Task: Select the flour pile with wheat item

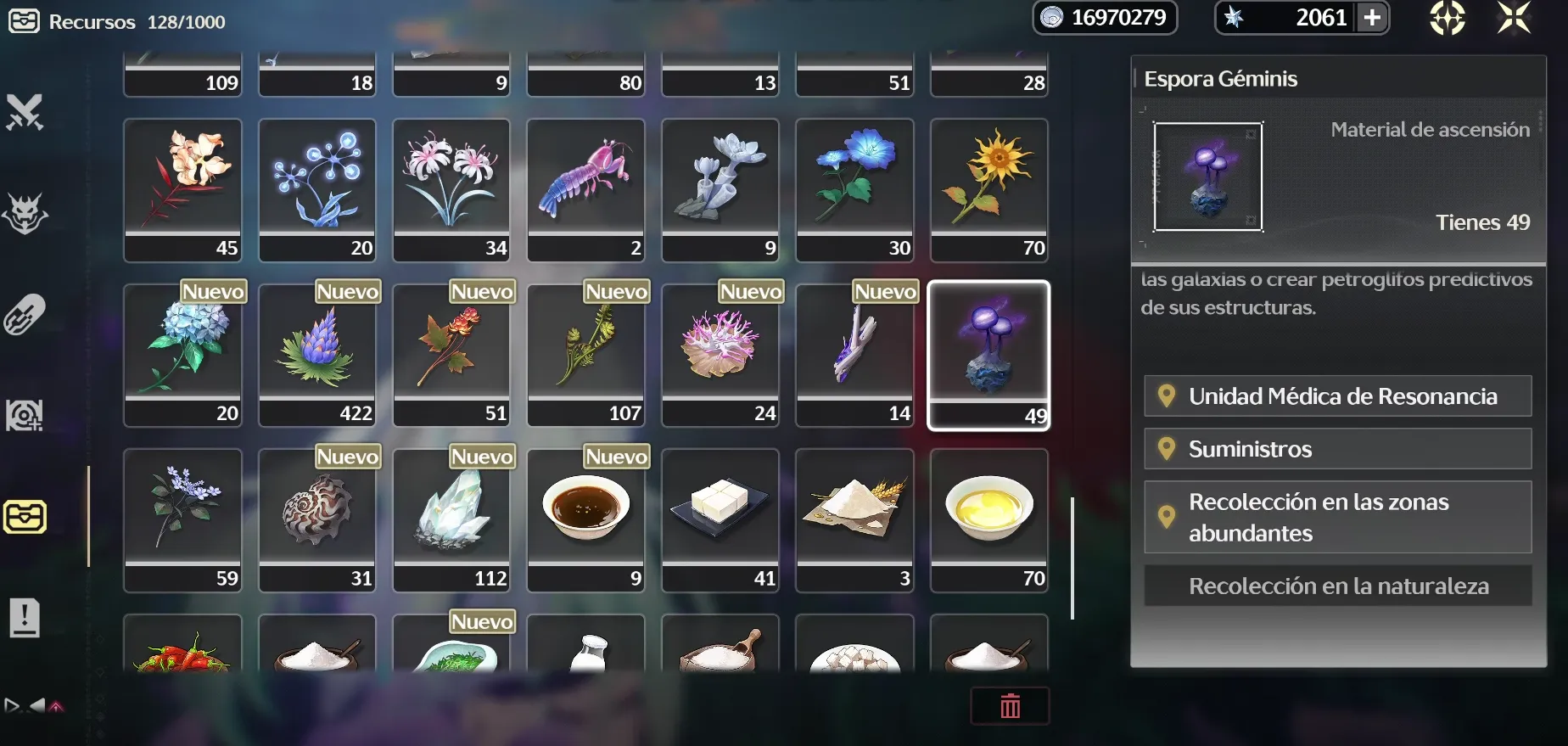Action: 854,519
